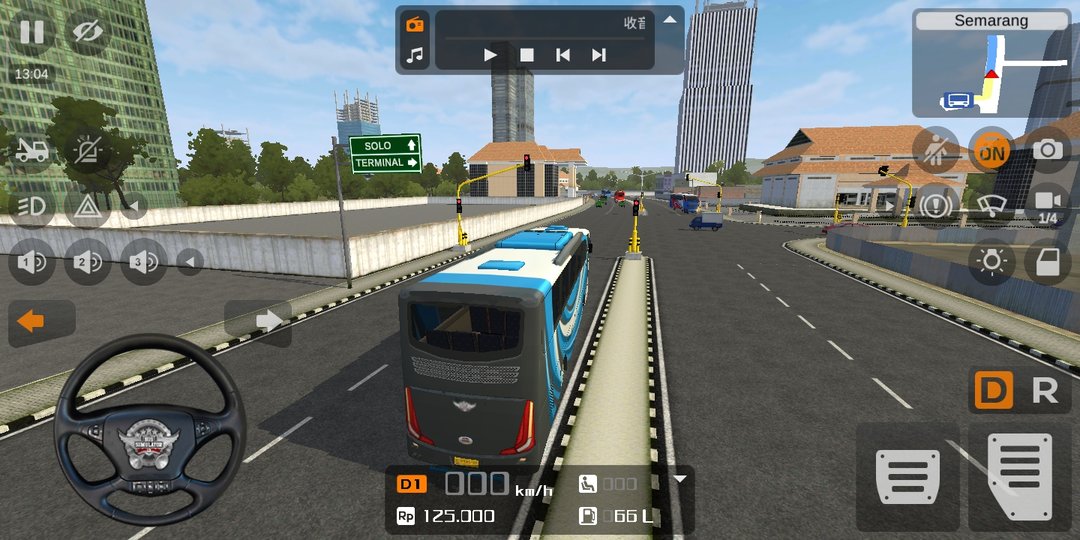This screenshot has width=1080, height=540.
Task: Toggle the crossed-out siren light
Action: tap(87, 150)
